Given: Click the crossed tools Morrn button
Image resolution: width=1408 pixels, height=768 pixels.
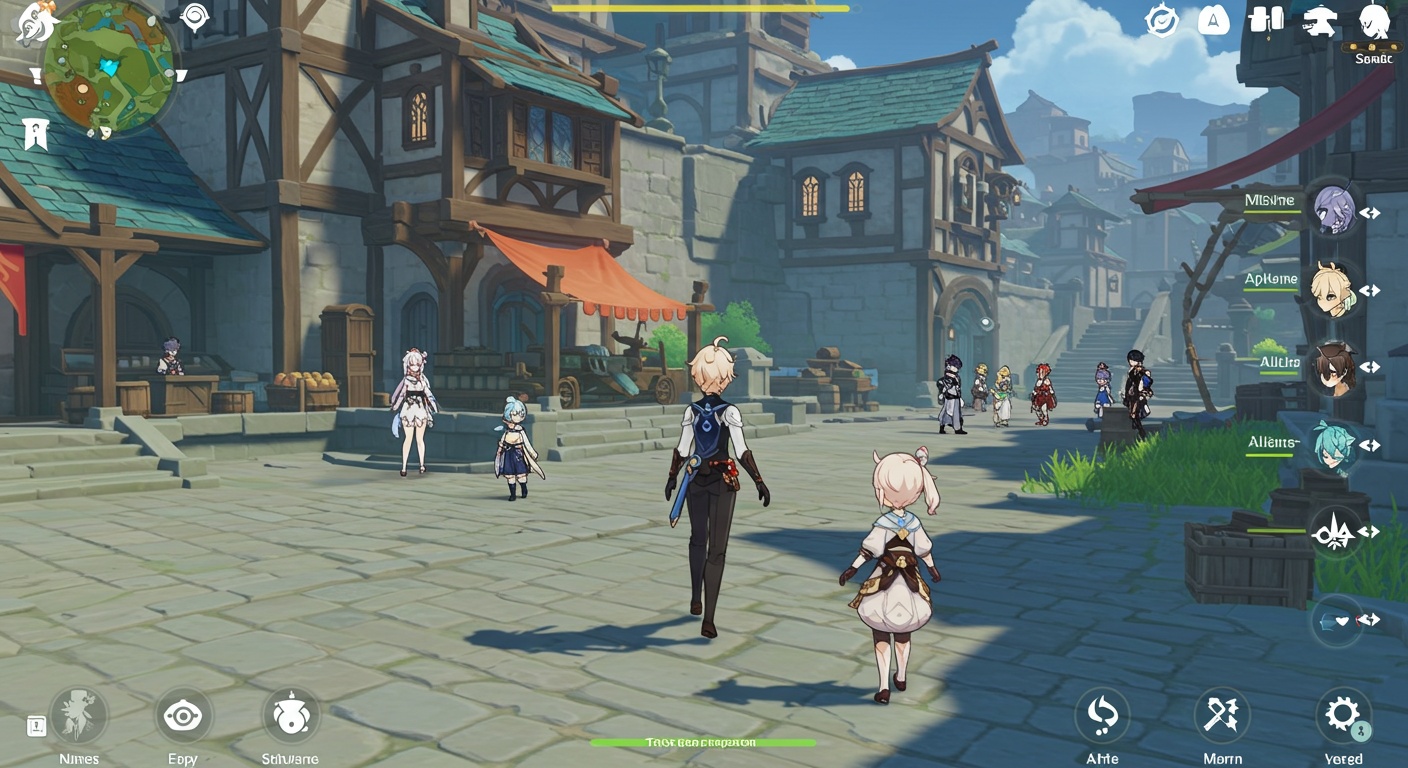Looking at the screenshot, I should click(1222, 715).
